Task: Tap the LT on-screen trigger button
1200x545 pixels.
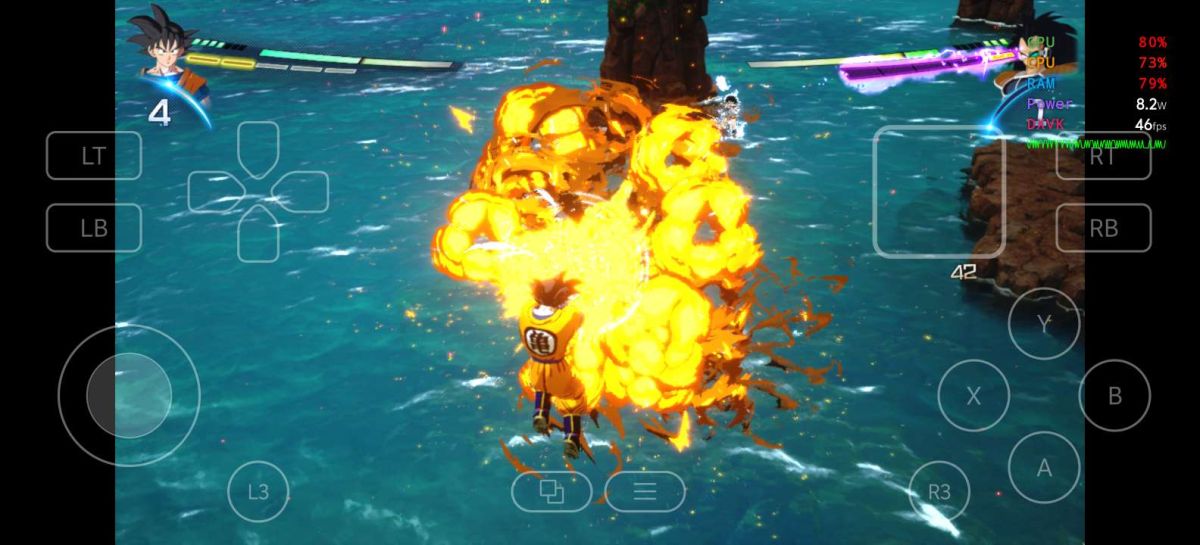Action: coord(93,156)
